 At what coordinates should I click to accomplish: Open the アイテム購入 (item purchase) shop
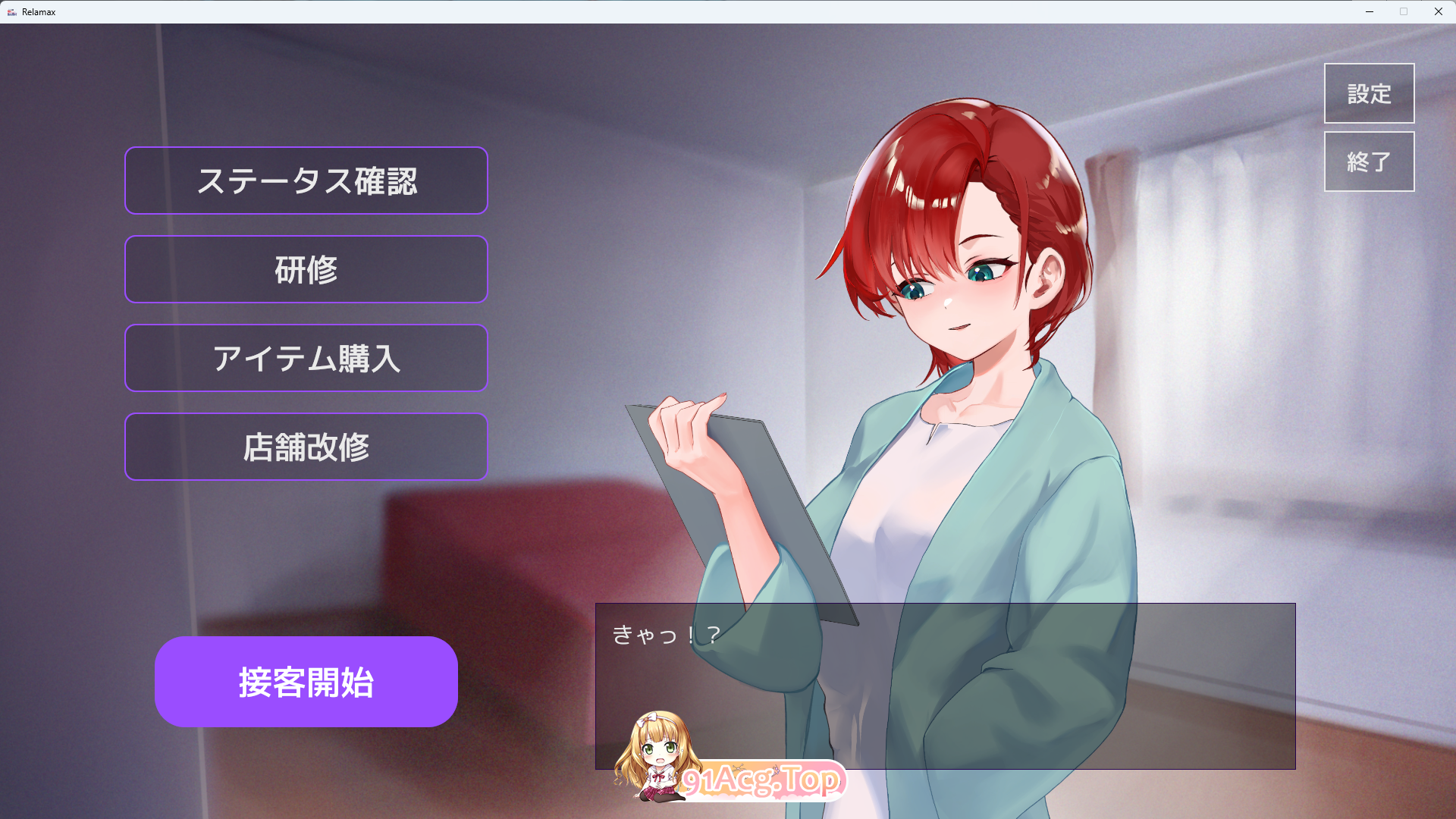pos(306,358)
